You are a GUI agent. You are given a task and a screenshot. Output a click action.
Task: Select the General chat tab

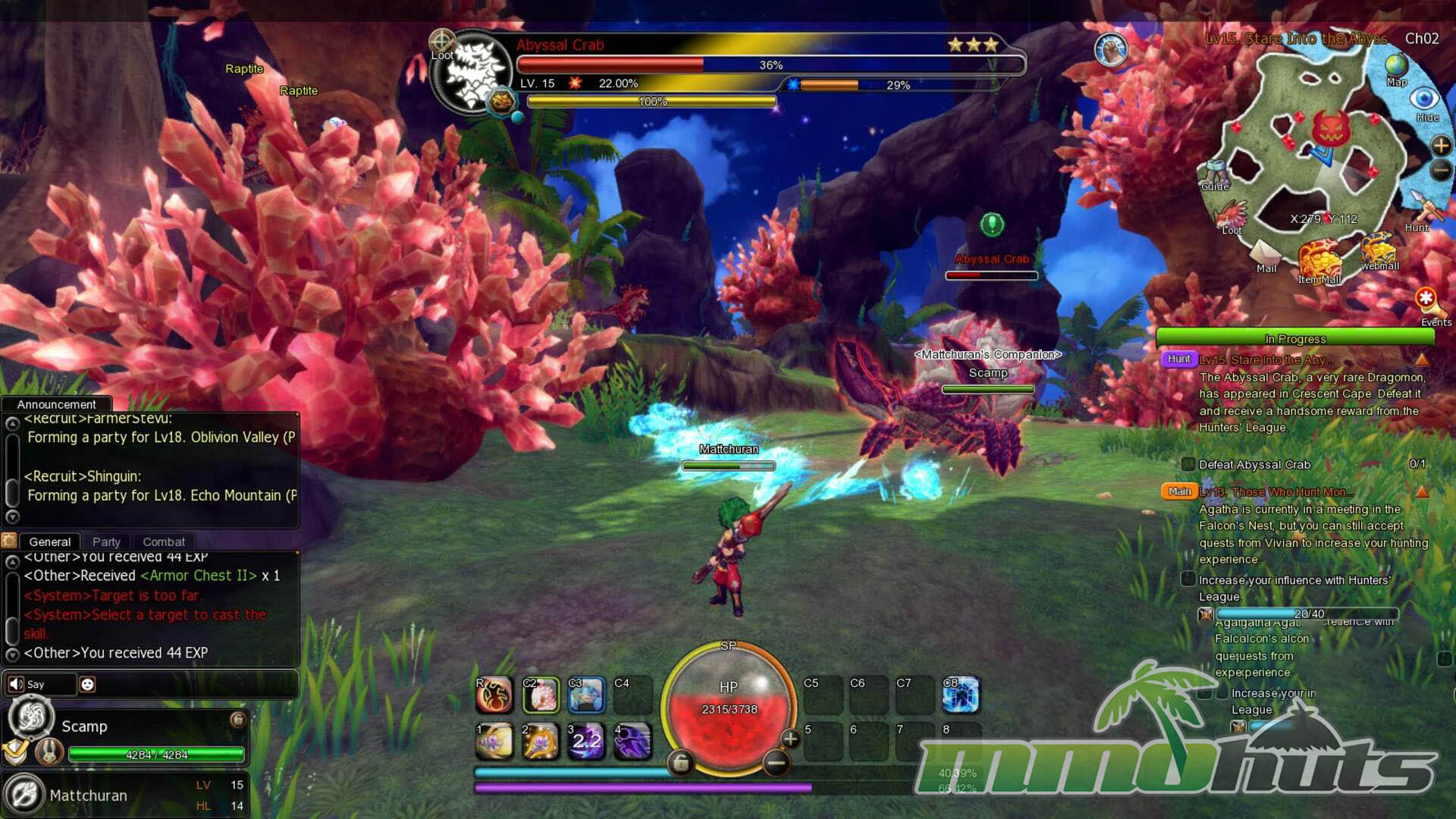[50, 541]
